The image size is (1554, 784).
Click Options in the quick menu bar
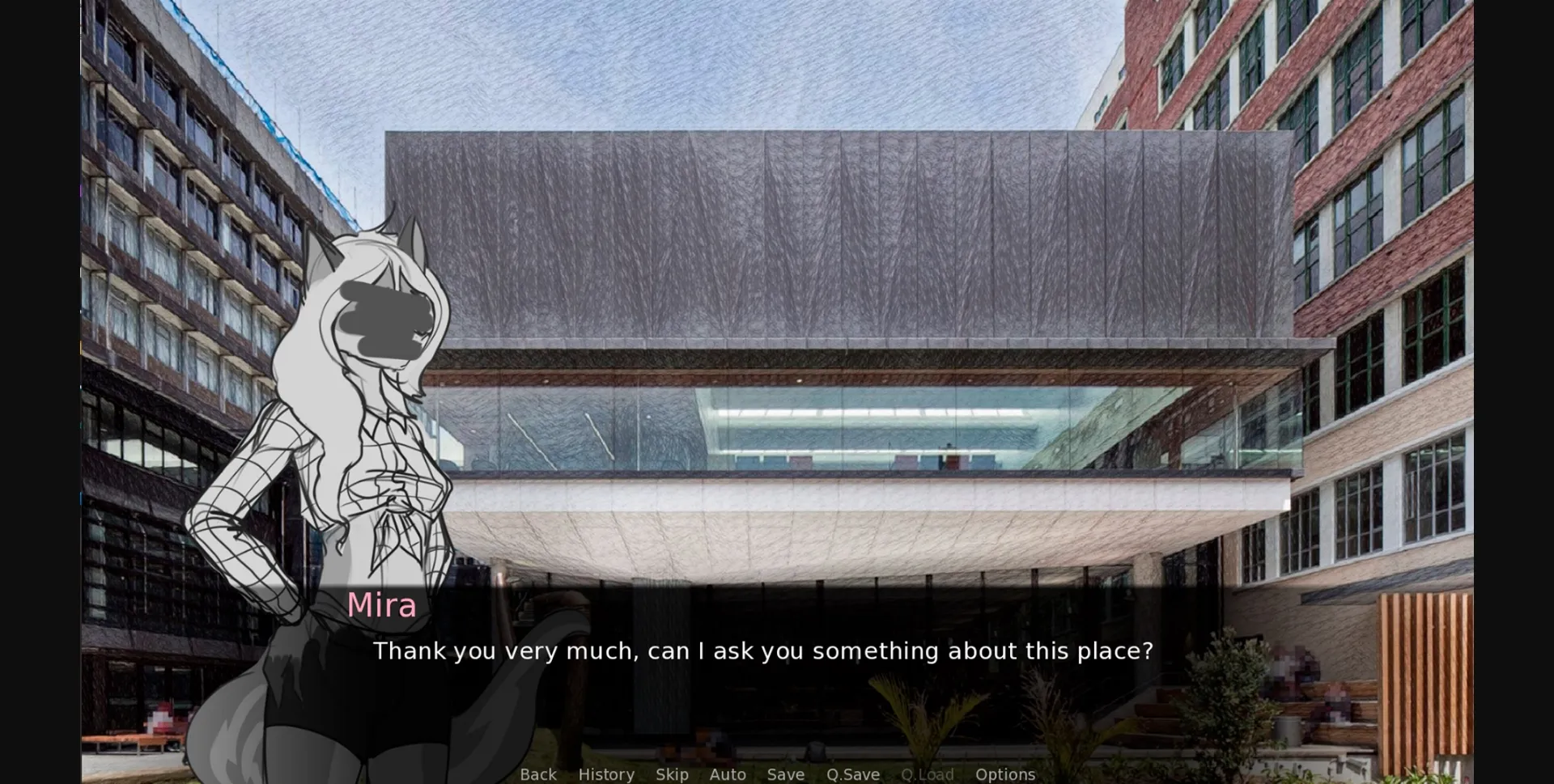1004,774
